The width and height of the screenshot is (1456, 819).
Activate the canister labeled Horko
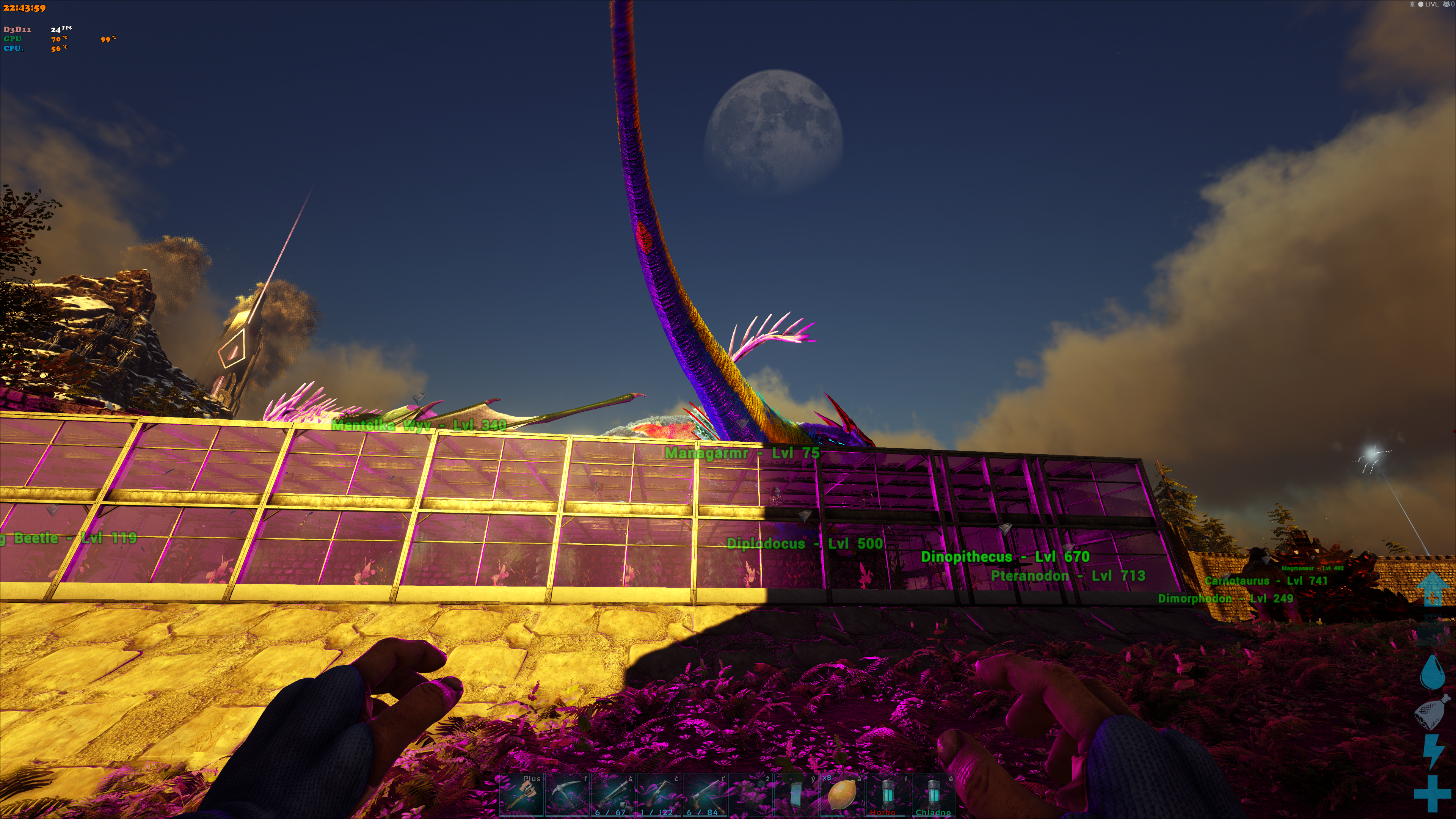887,795
